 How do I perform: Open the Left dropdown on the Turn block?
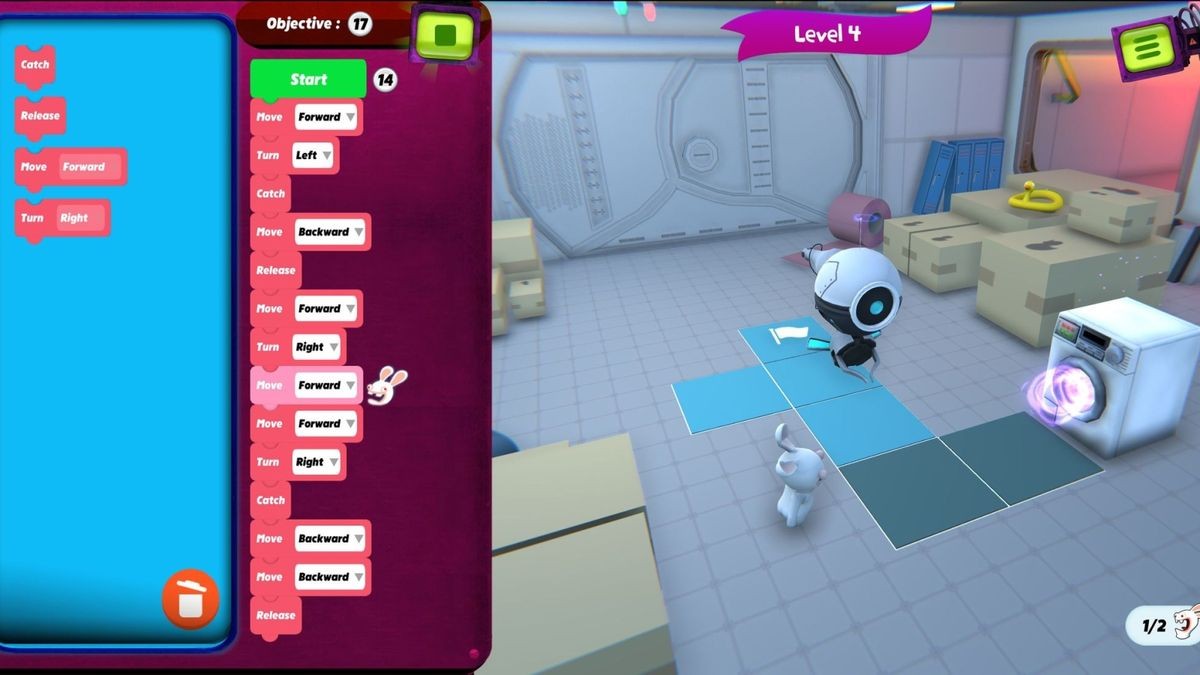click(313, 155)
